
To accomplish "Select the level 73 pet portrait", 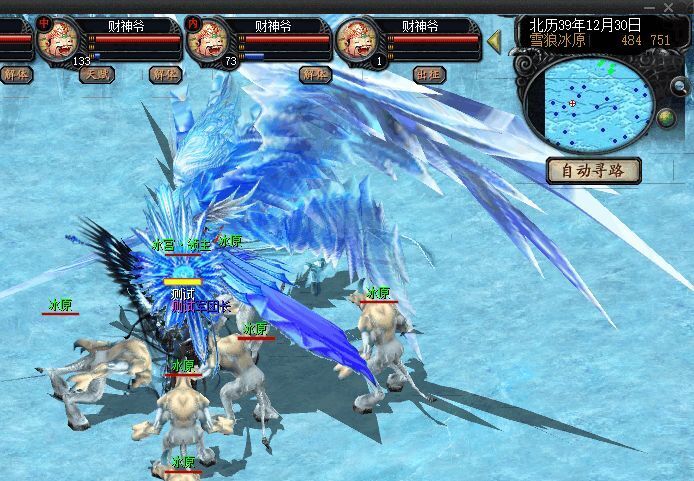I will 208,40.
